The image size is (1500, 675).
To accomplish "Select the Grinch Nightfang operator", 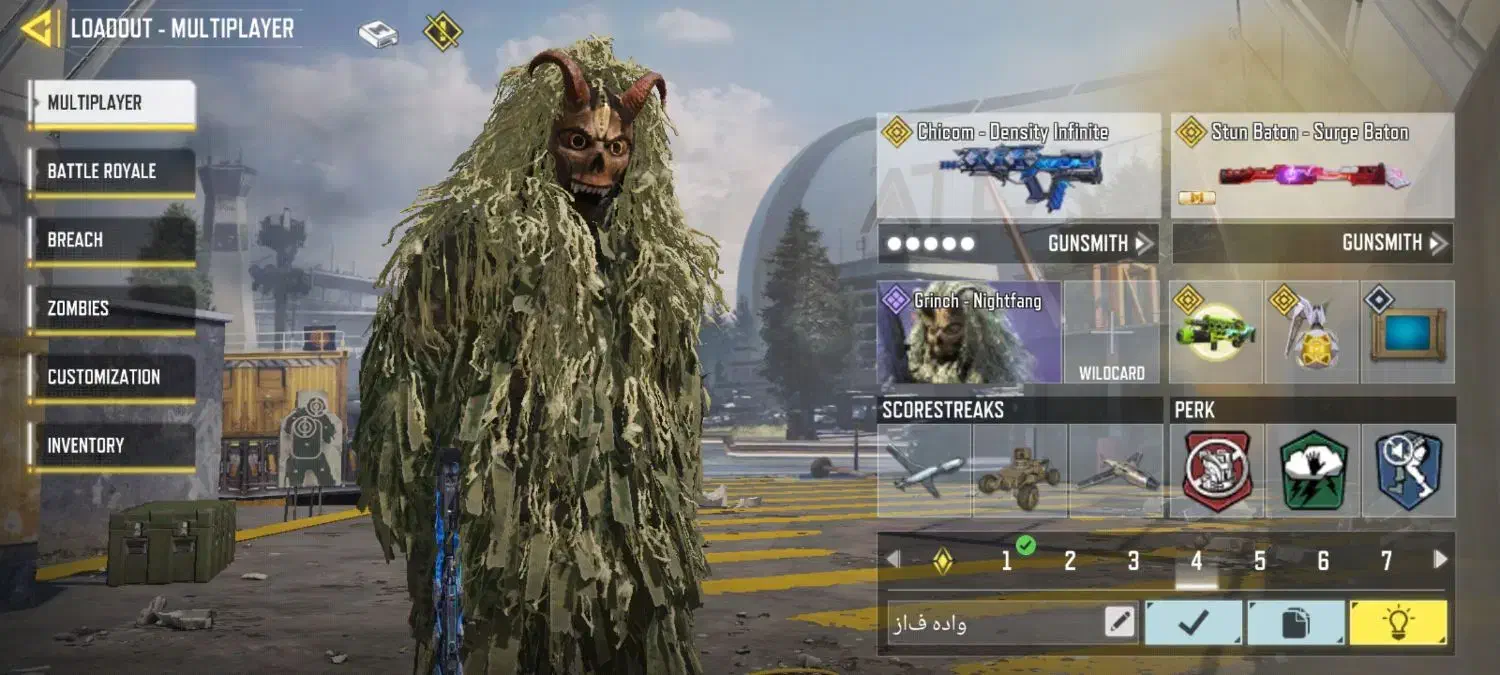I will pos(969,333).
